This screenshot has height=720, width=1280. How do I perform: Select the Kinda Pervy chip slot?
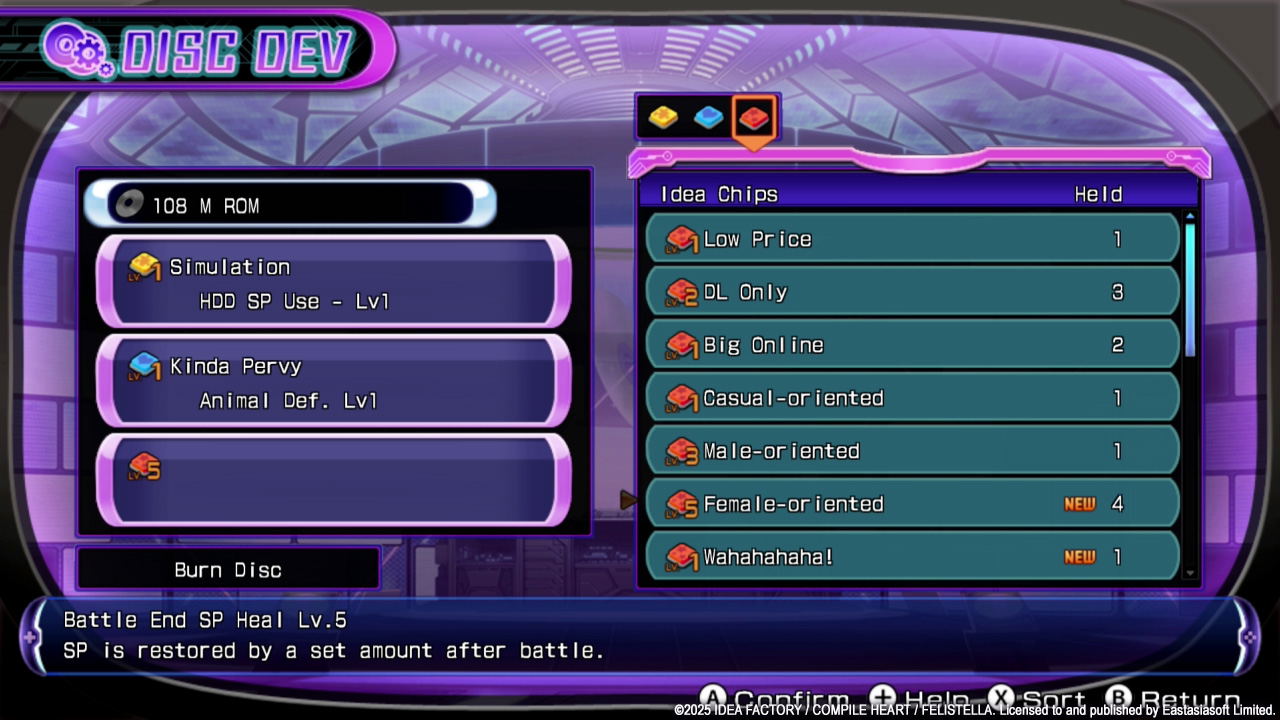(334, 382)
